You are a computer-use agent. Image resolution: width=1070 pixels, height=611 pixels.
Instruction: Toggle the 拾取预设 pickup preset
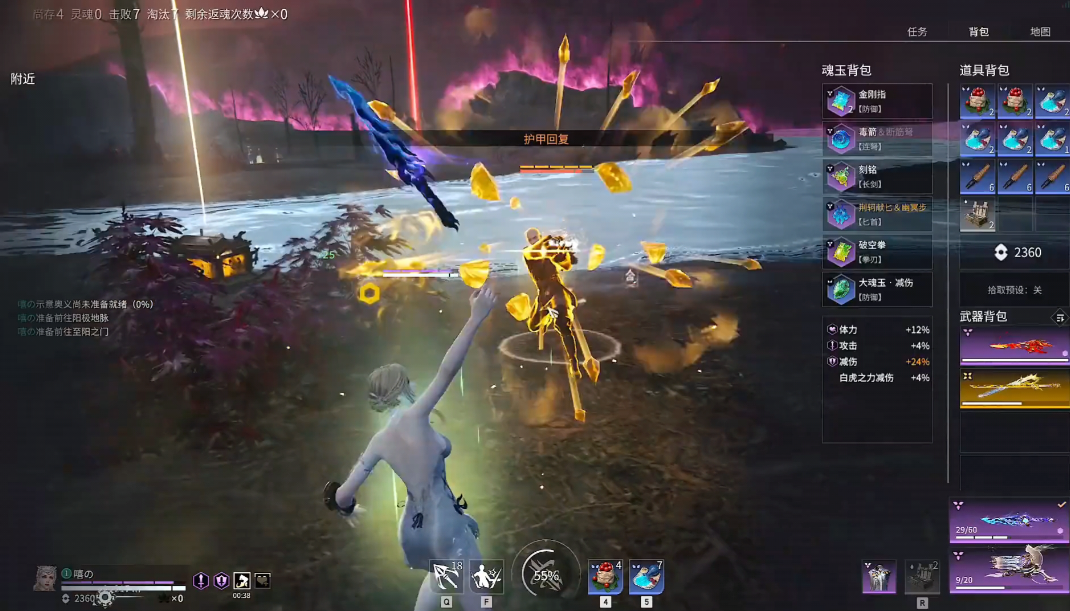point(1014,290)
